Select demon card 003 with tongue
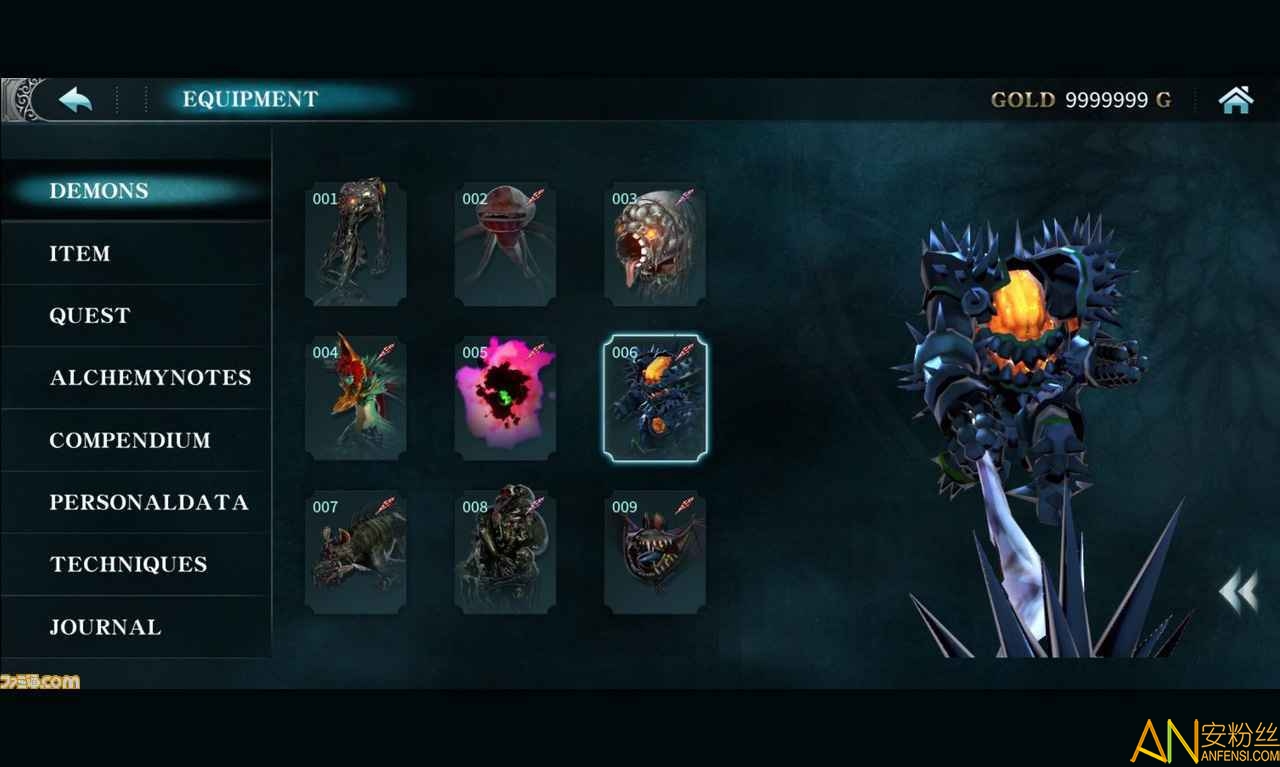This screenshot has width=1280, height=767. pos(655,243)
